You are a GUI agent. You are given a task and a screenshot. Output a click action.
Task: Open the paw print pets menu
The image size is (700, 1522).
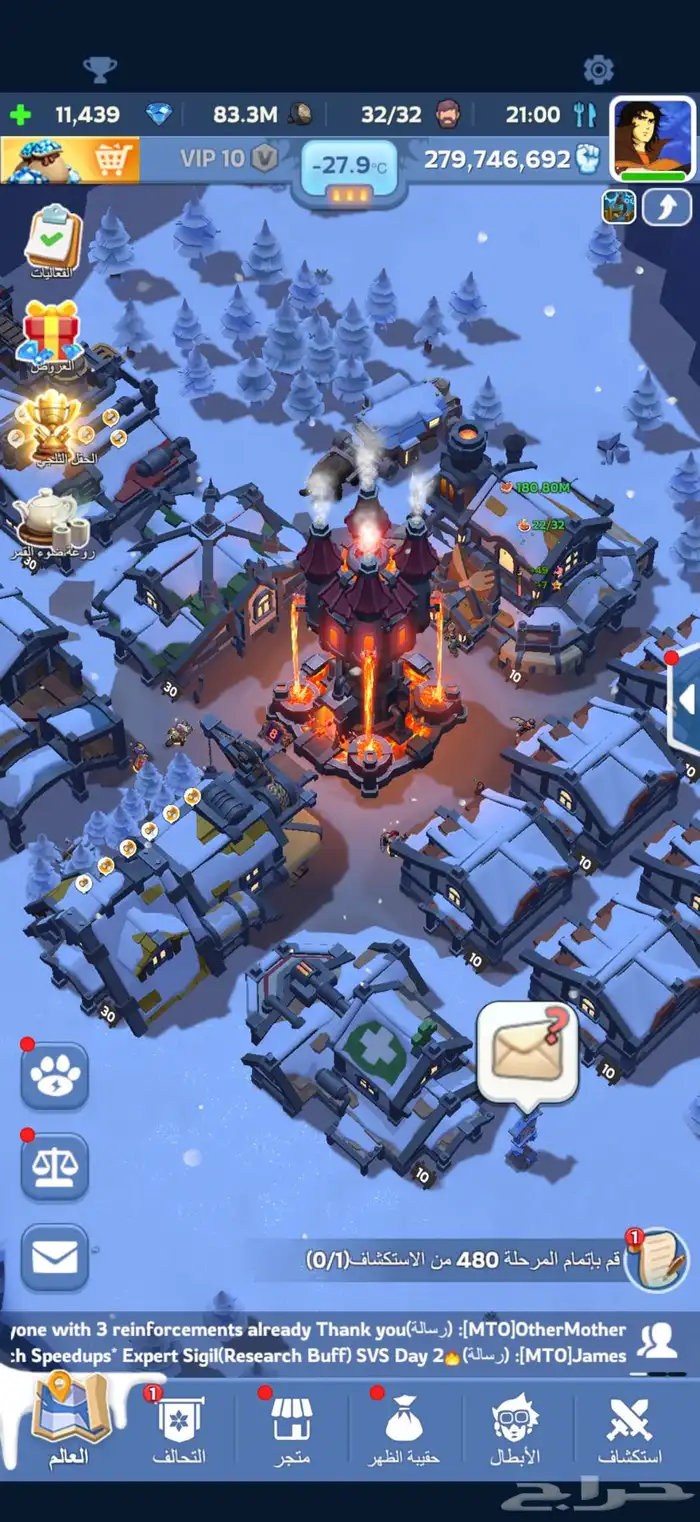(x=55, y=1076)
